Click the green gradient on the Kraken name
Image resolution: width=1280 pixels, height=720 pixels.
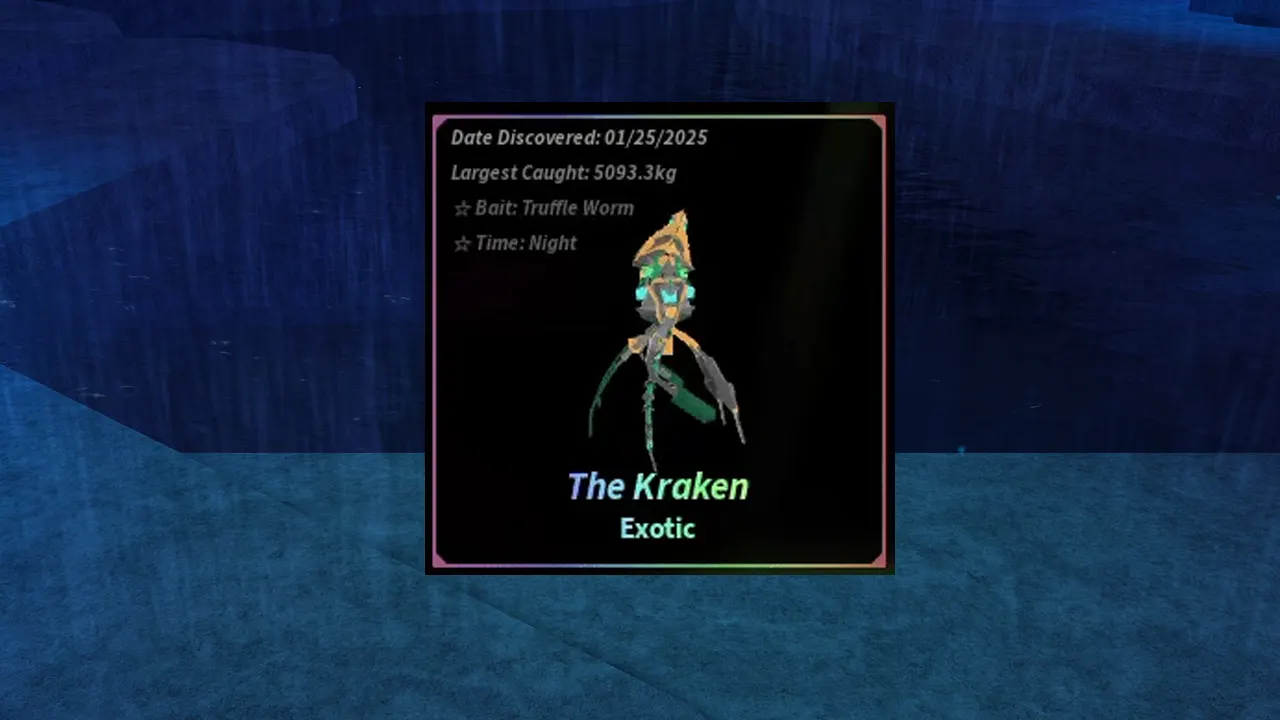point(725,487)
